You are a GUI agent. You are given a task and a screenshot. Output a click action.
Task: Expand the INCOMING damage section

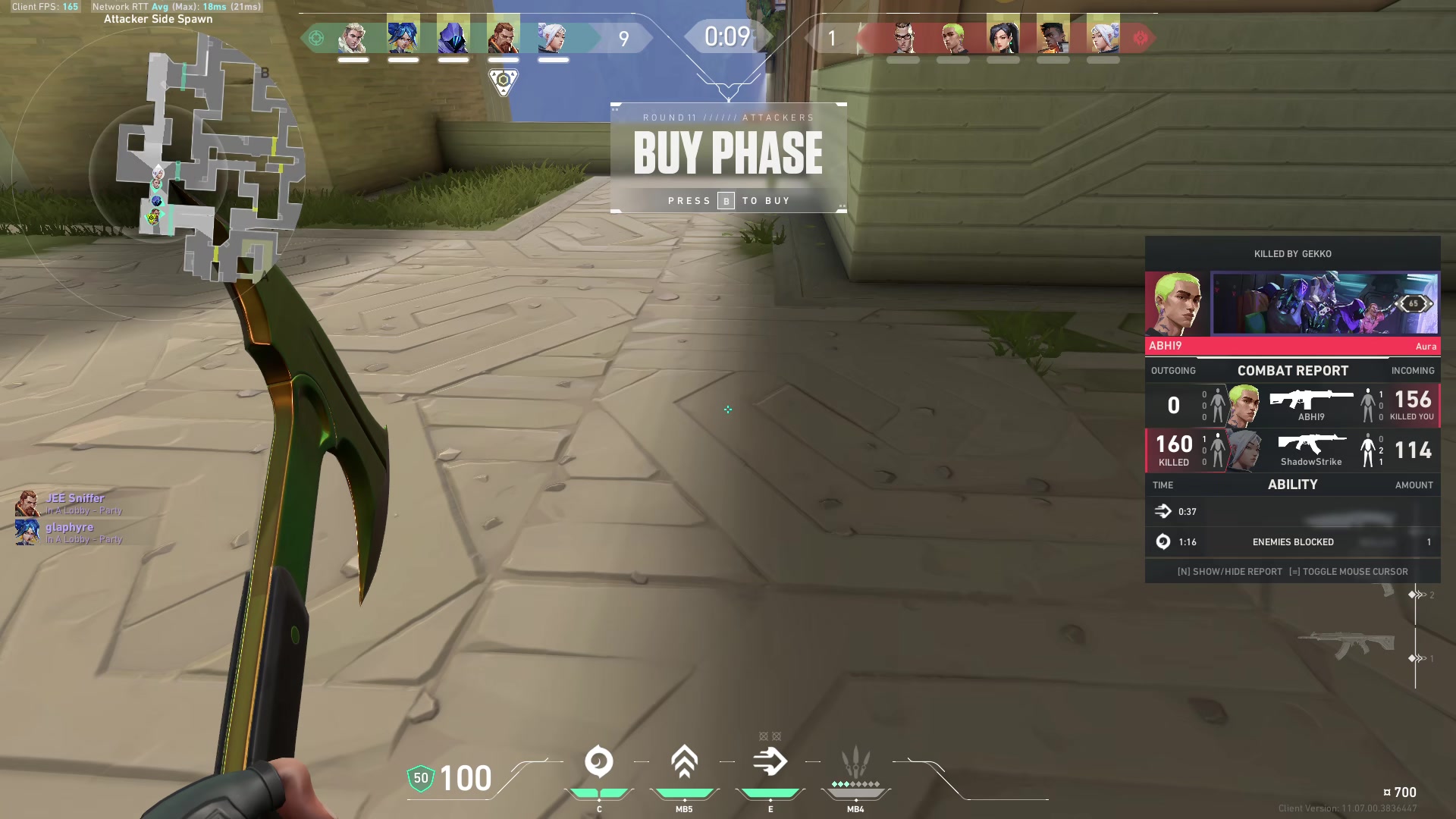(1412, 371)
